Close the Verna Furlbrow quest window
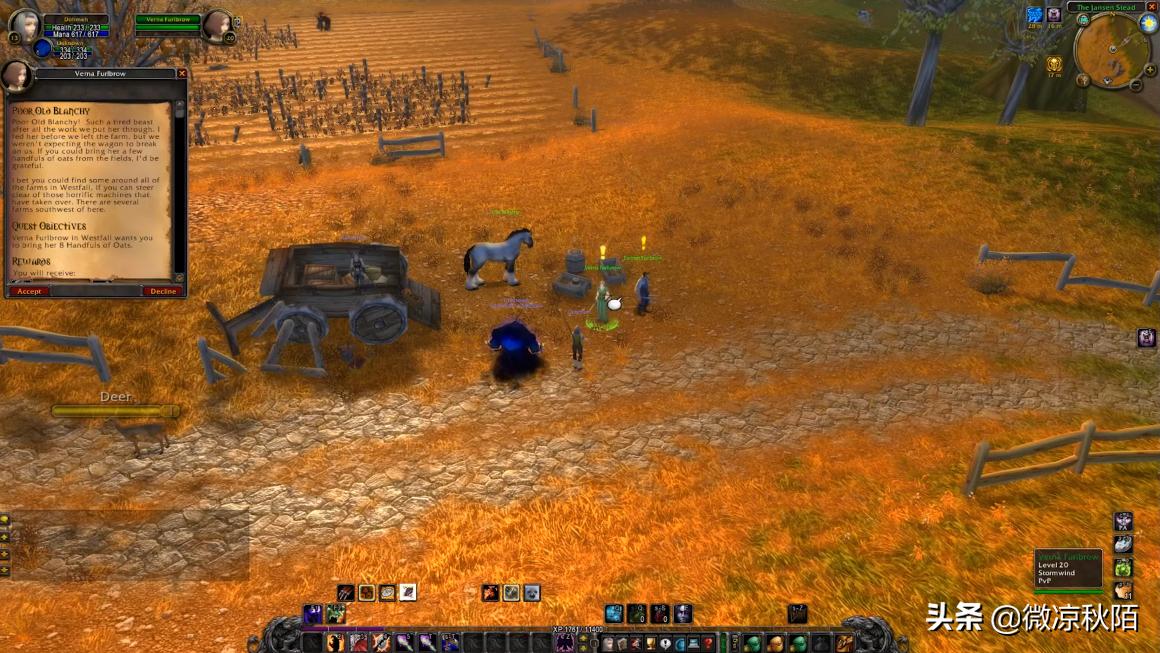Screen dimensions: 1160x653 (182, 73)
